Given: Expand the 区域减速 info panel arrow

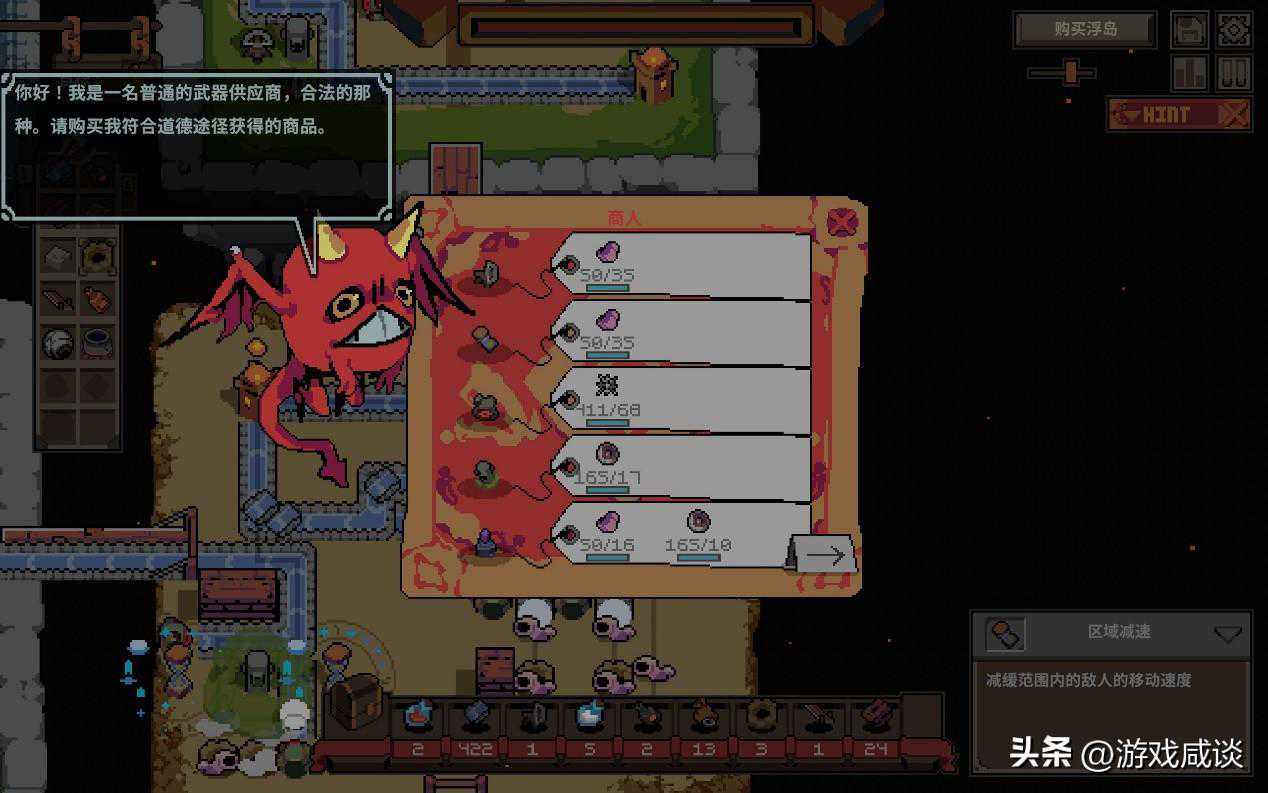Looking at the screenshot, I should tap(1227, 634).
